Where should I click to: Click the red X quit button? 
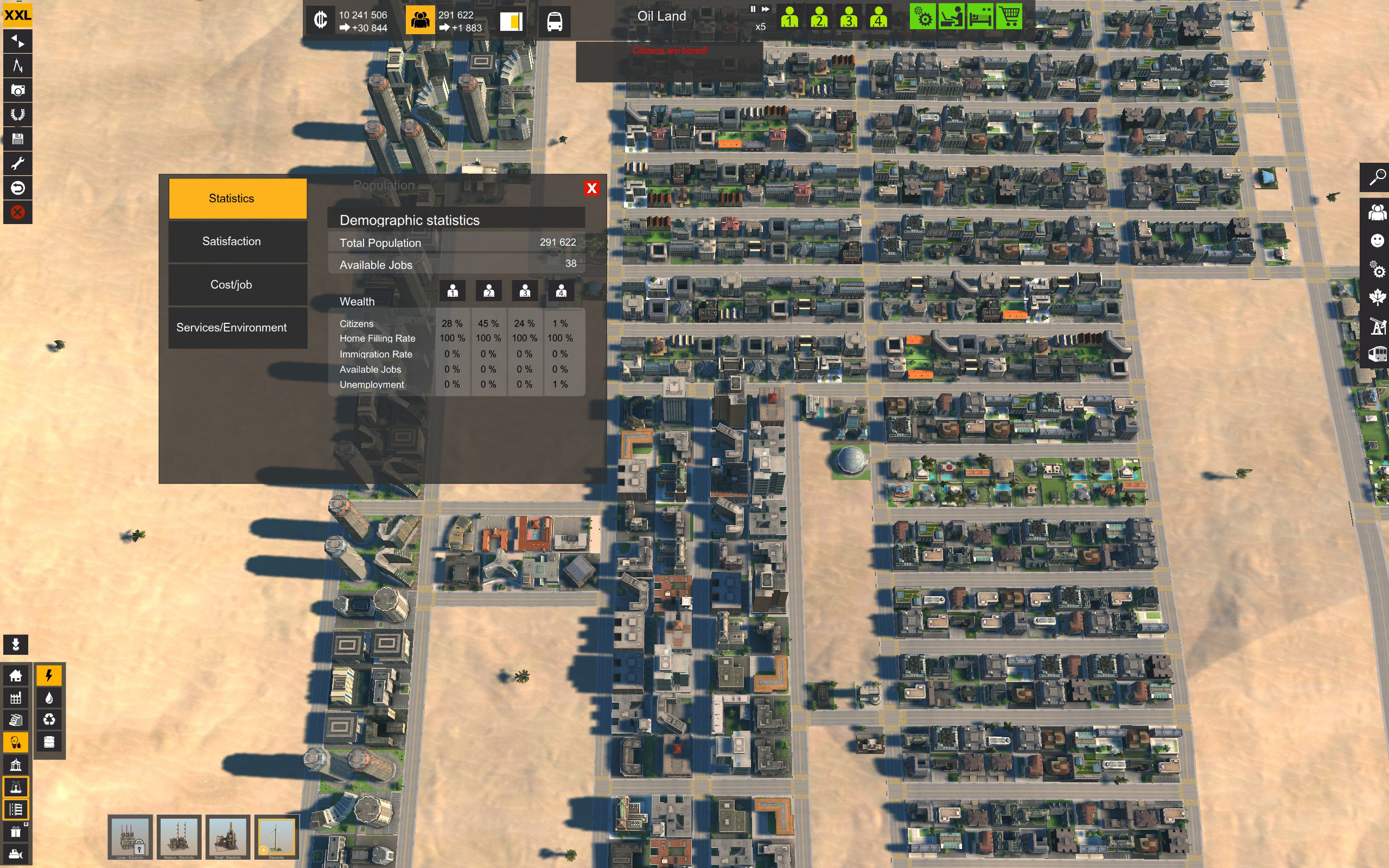click(x=18, y=213)
